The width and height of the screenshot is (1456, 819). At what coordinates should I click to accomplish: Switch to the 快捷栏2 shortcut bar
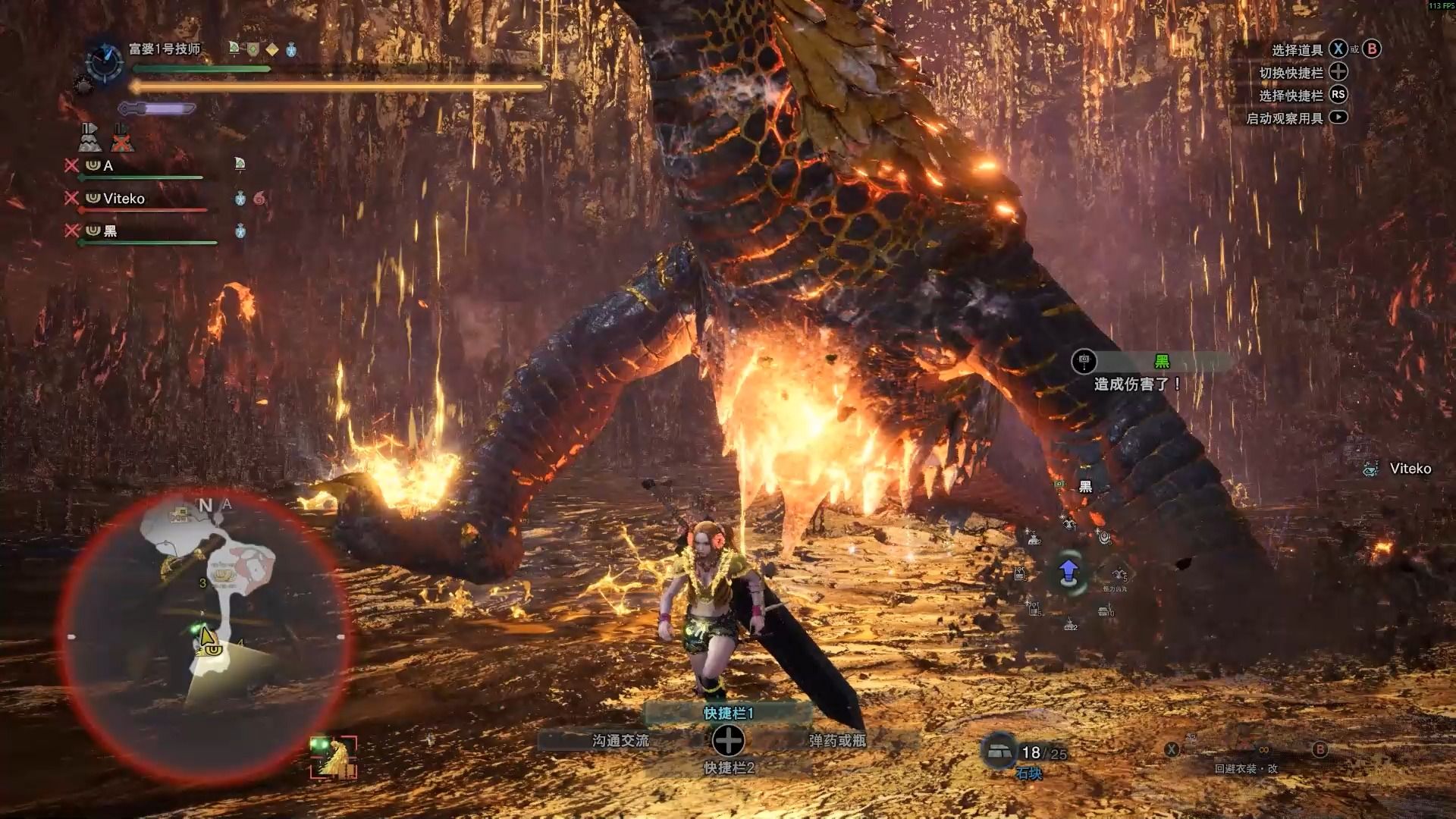[x=728, y=768]
